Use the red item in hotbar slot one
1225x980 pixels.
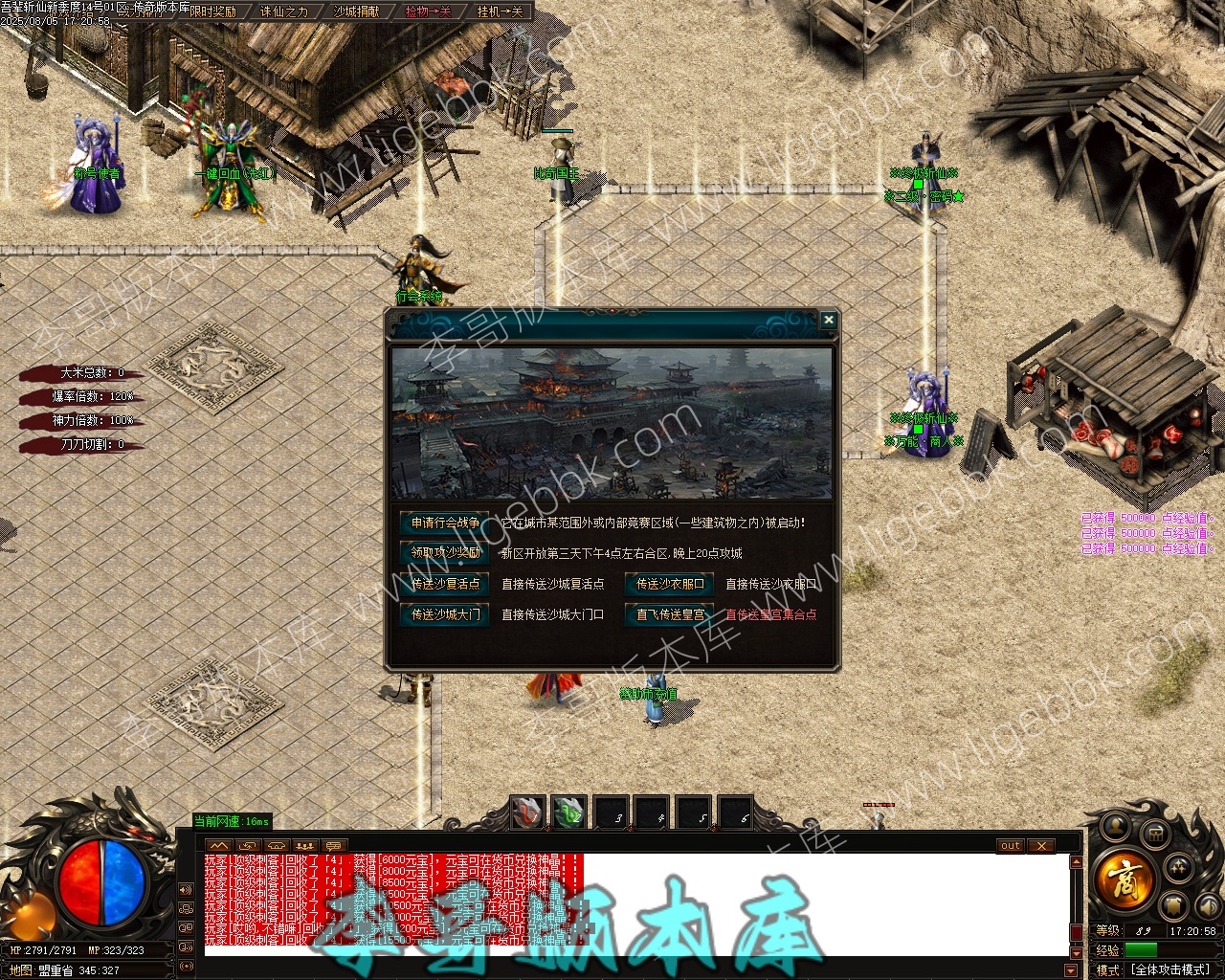pos(527,813)
